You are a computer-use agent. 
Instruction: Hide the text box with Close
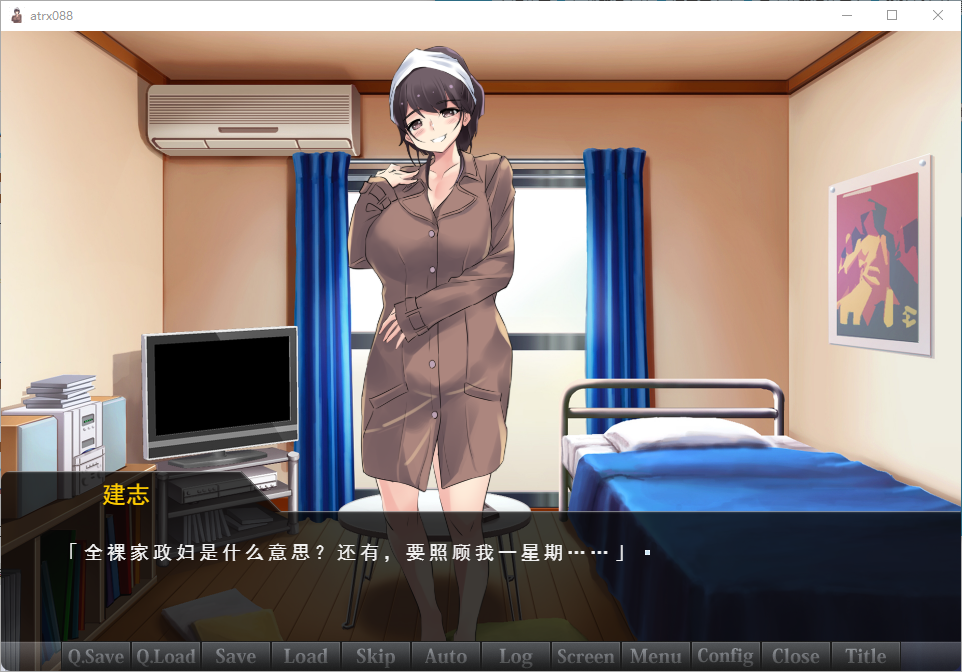pos(796,657)
